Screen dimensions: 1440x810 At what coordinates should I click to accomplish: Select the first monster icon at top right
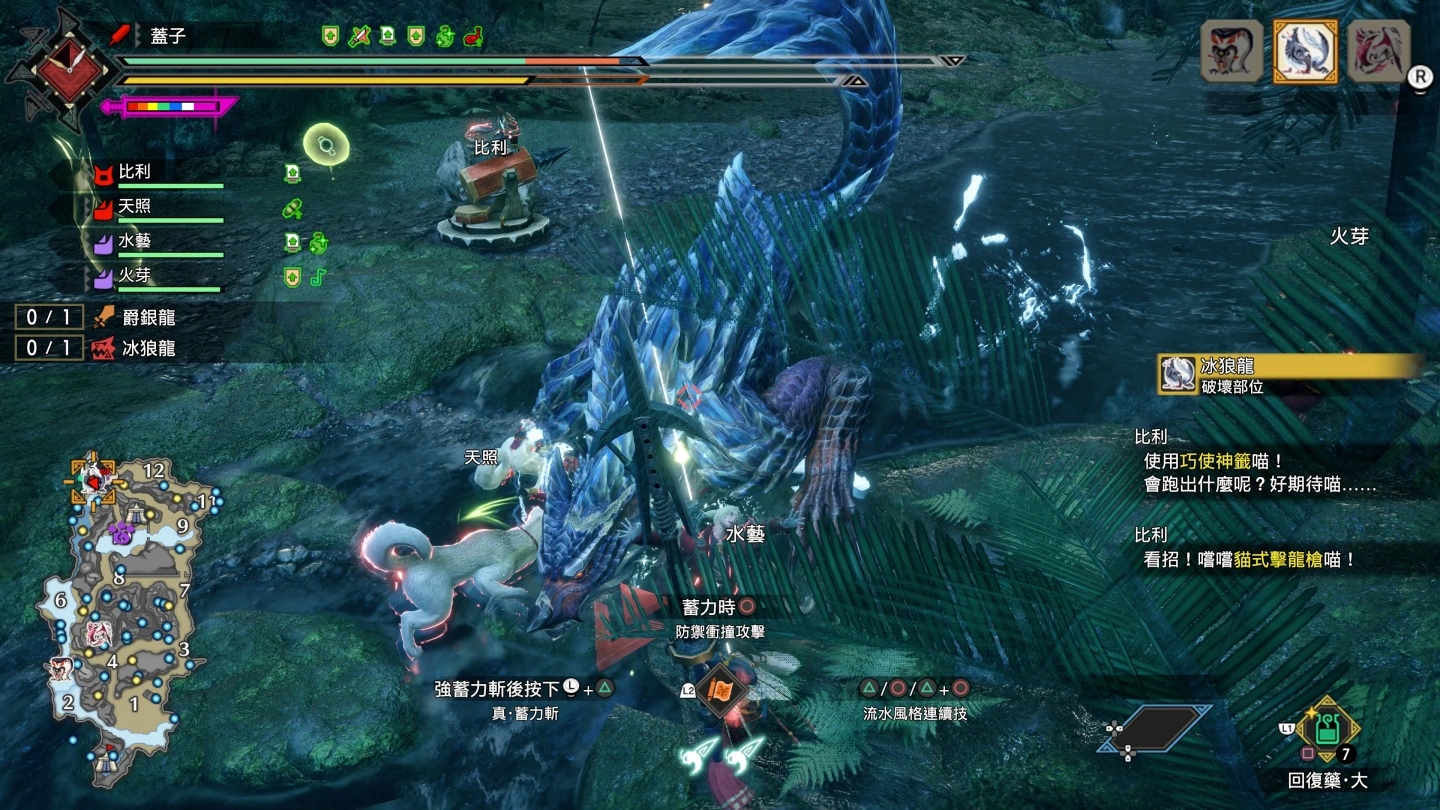(x=1231, y=50)
